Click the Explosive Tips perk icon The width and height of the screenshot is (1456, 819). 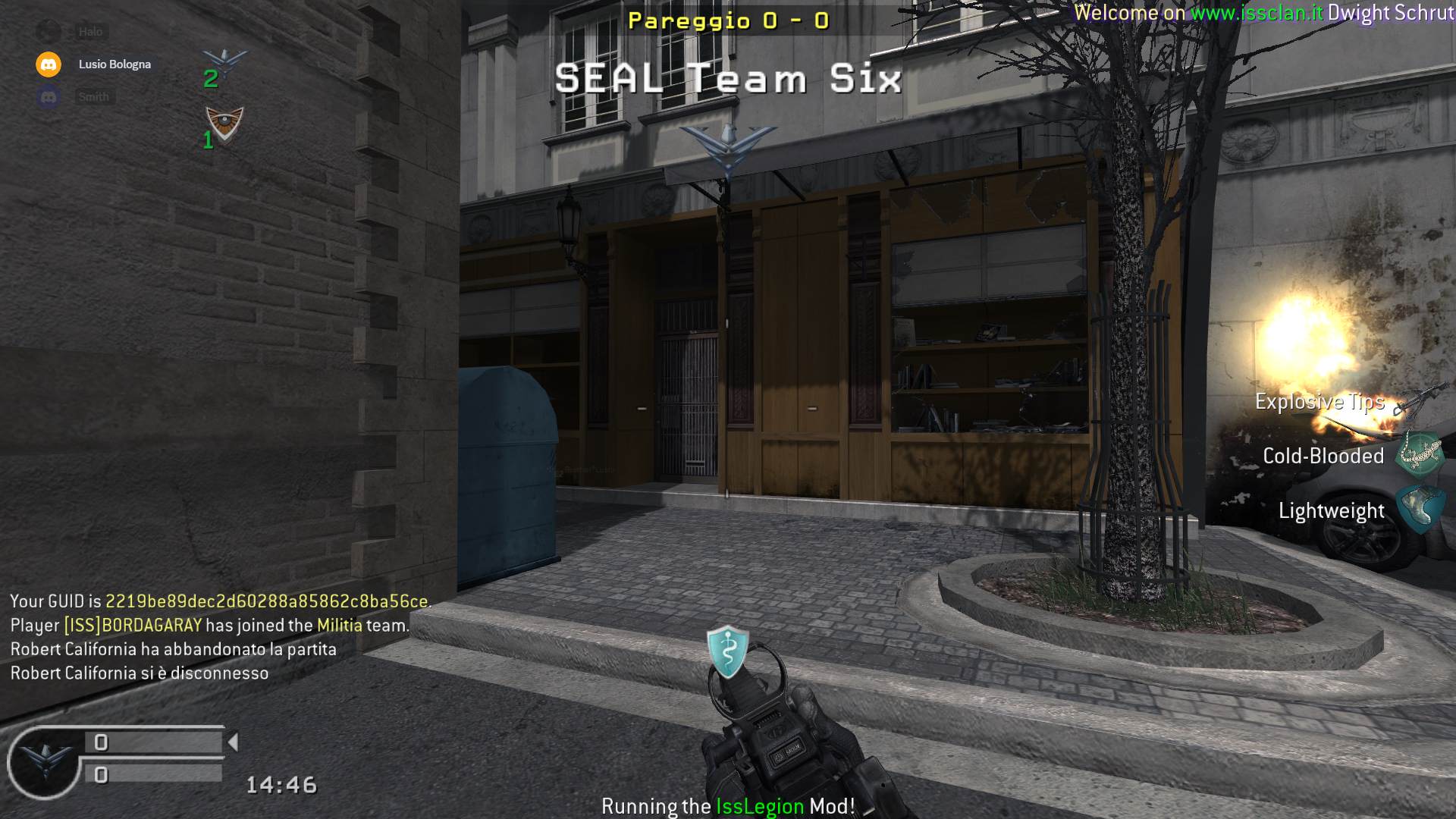coord(1416,401)
